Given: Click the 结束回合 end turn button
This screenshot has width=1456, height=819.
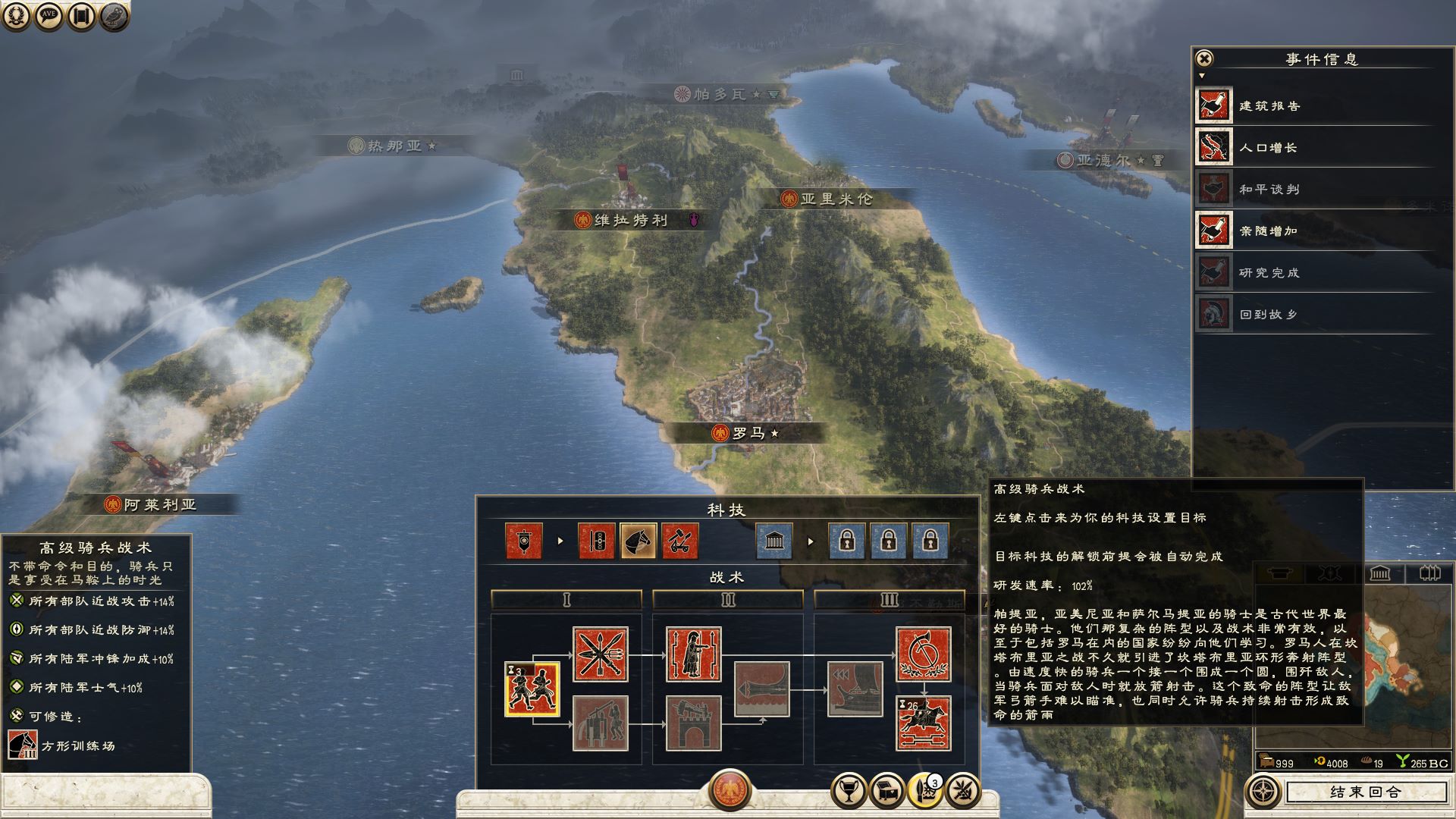Looking at the screenshot, I should coord(1365,792).
